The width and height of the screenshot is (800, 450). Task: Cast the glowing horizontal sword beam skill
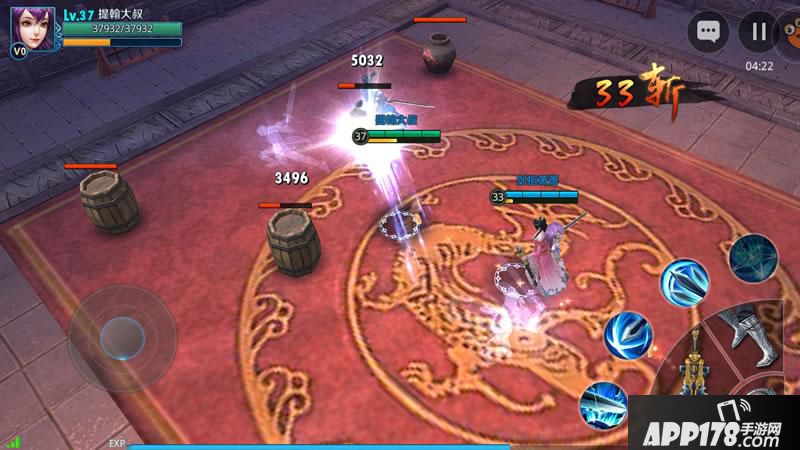603,403
